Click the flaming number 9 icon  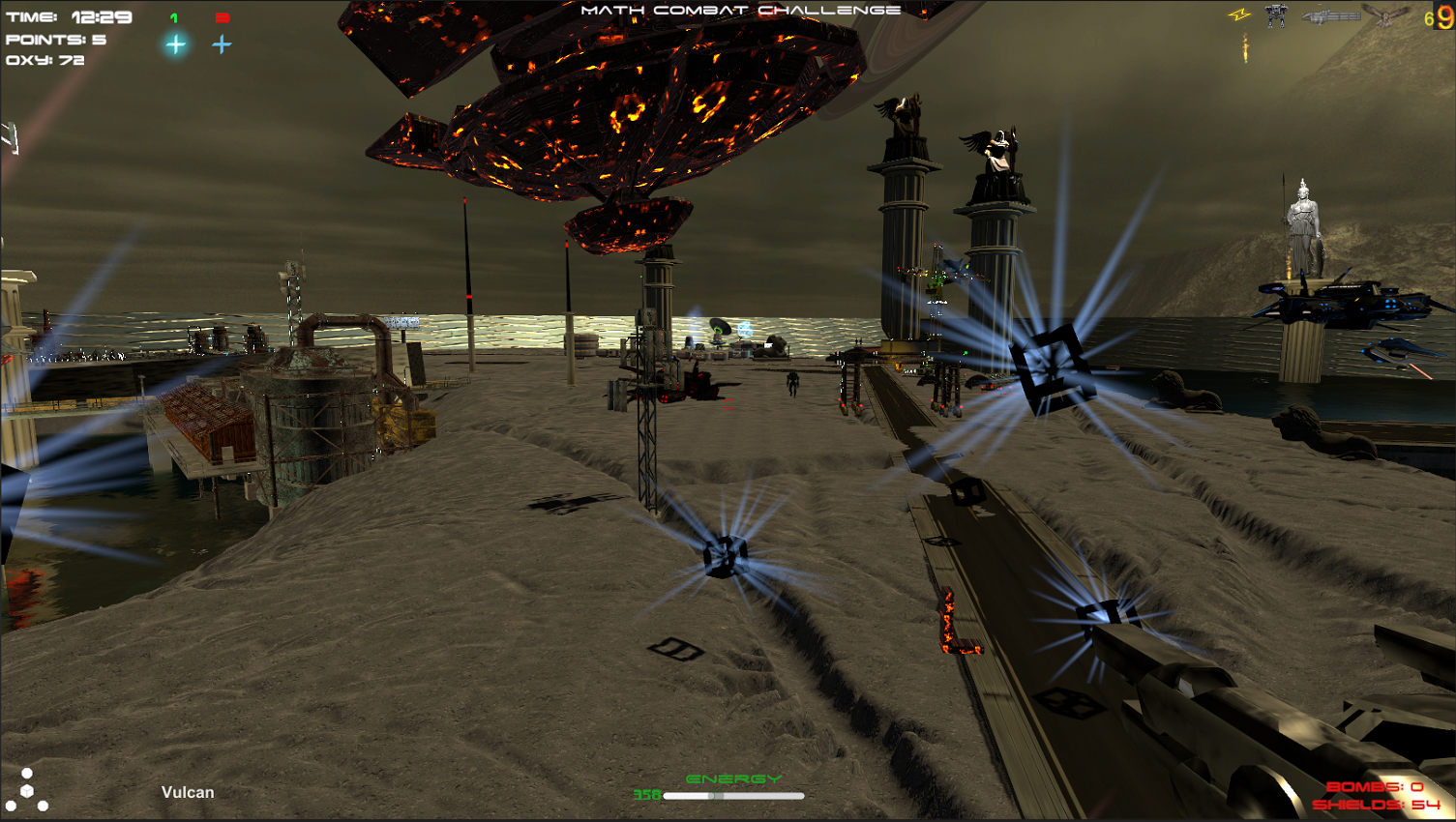1444,17
